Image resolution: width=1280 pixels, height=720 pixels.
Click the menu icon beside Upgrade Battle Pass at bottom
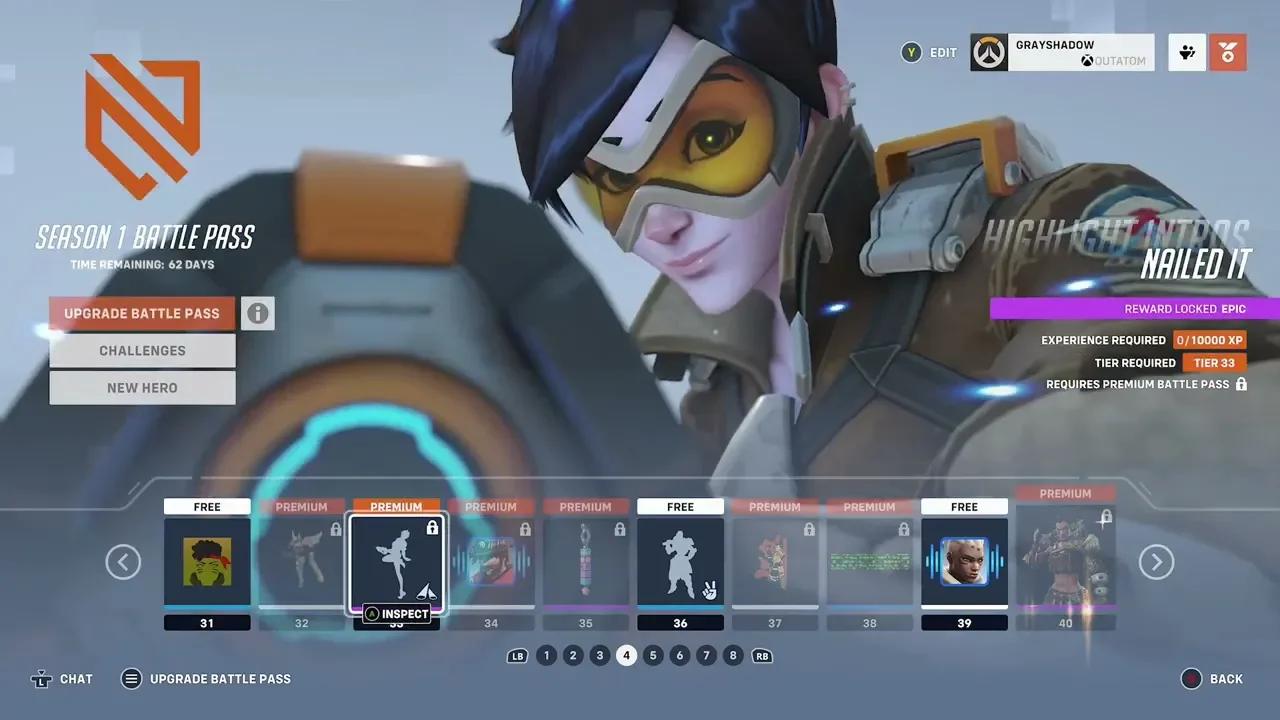(131, 678)
